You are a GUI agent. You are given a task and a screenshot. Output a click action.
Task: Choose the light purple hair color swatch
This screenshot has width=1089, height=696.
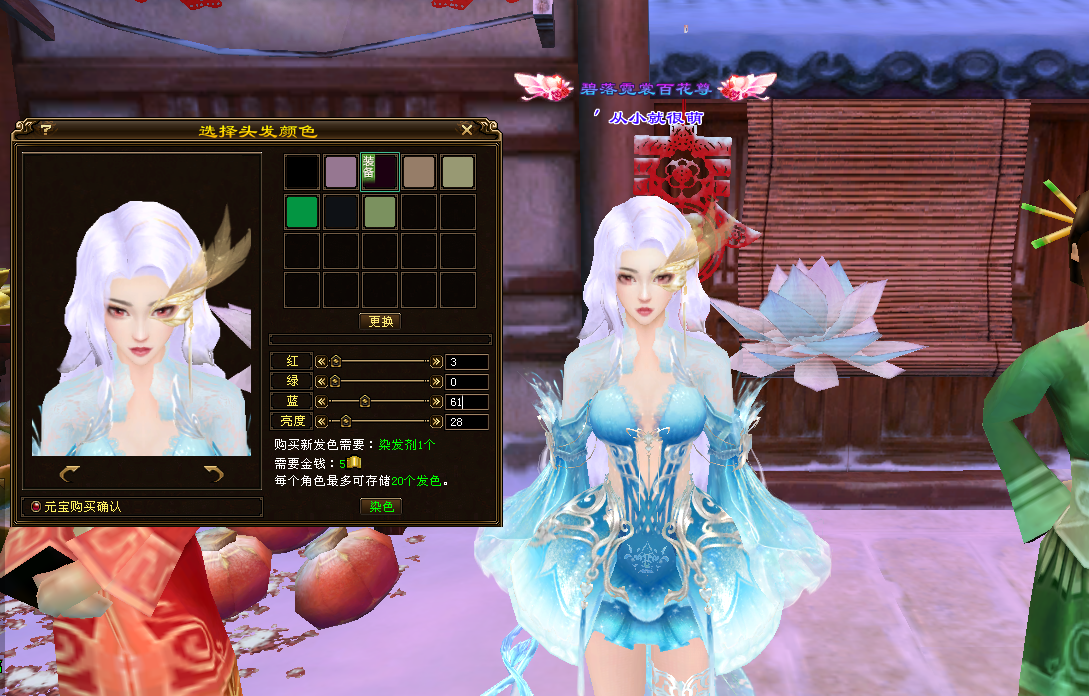(341, 172)
